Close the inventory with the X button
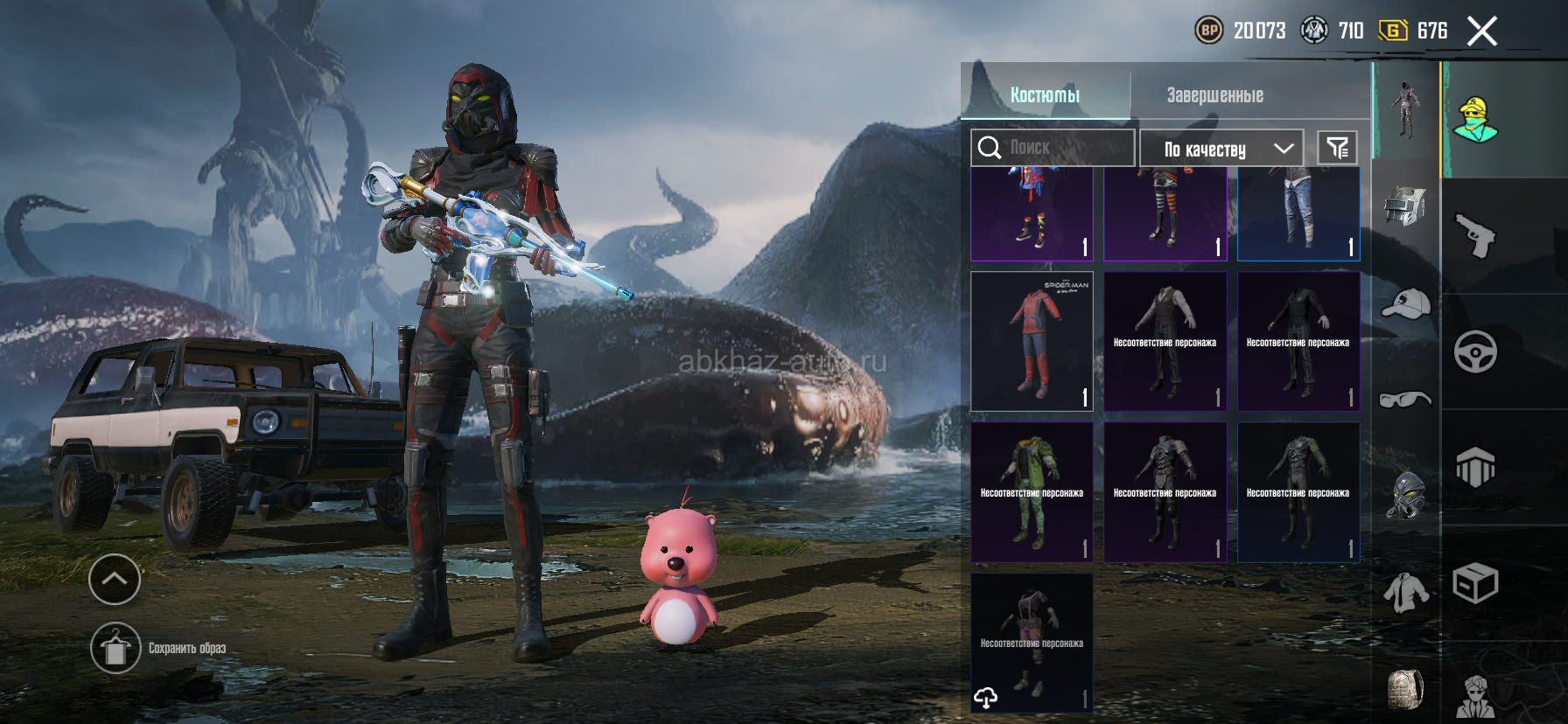This screenshot has width=1568, height=724. click(1481, 31)
